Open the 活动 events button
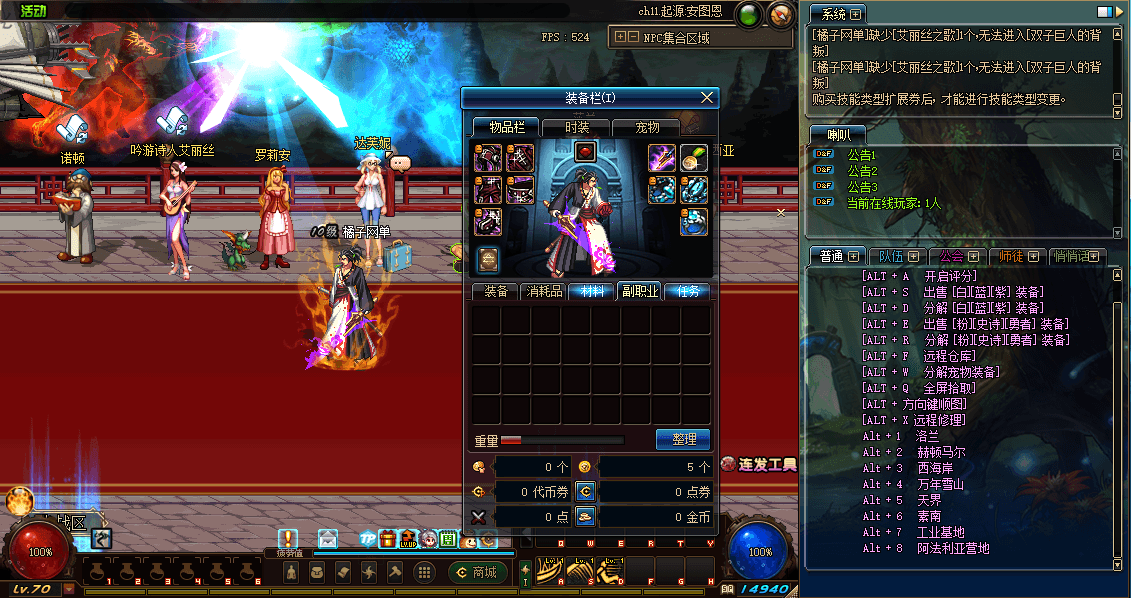Image resolution: width=1131 pixels, height=598 pixels. click(x=33, y=10)
